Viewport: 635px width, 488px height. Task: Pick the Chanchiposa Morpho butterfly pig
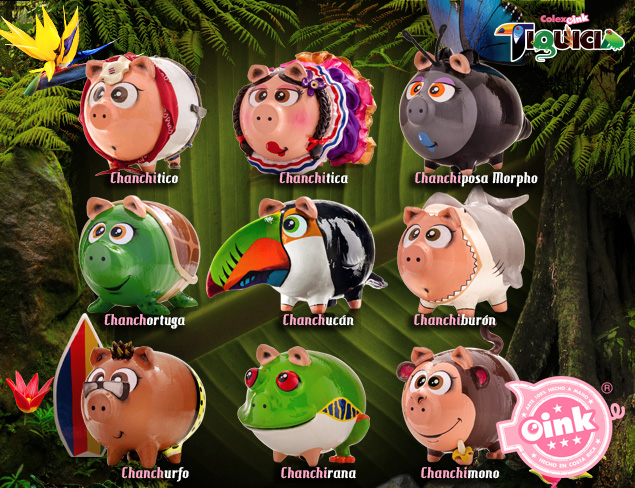pyautogui.click(x=463, y=115)
